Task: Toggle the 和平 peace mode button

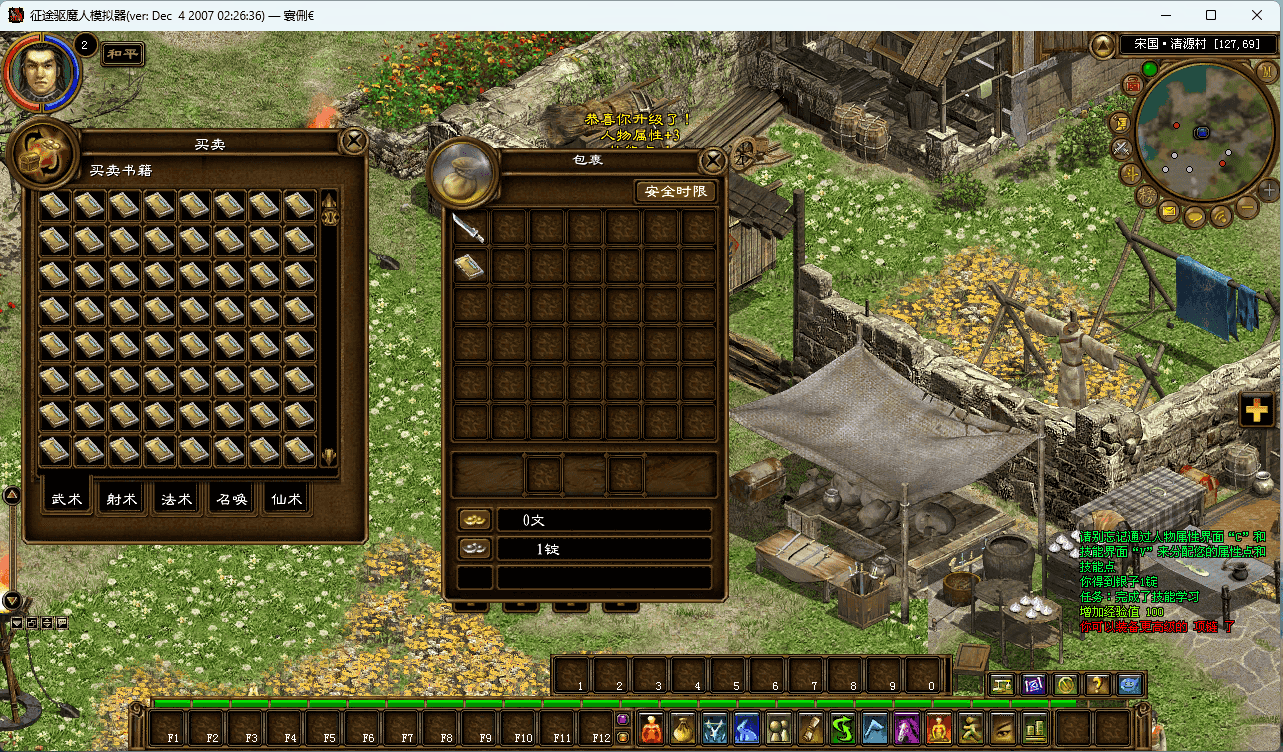Action: pyautogui.click(x=125, y=54)
